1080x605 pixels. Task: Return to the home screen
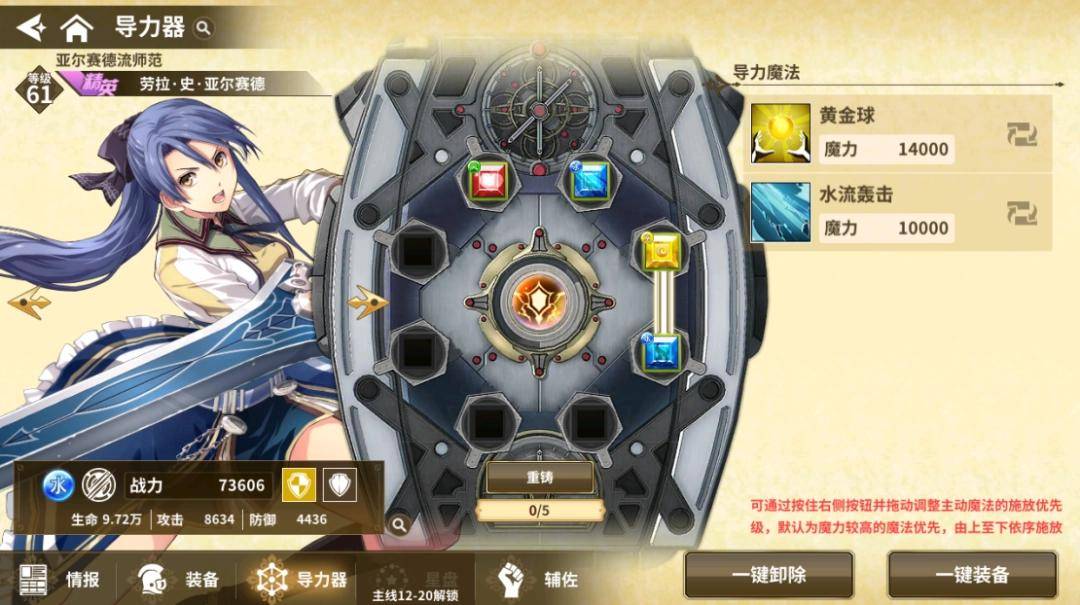point(76,27)
